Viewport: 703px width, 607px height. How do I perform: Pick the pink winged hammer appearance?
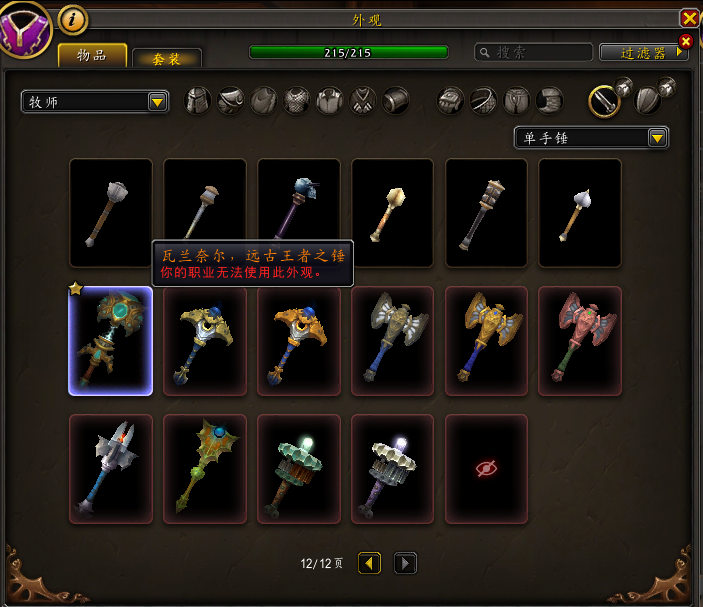pyautogui.click(x=580, y=341)
